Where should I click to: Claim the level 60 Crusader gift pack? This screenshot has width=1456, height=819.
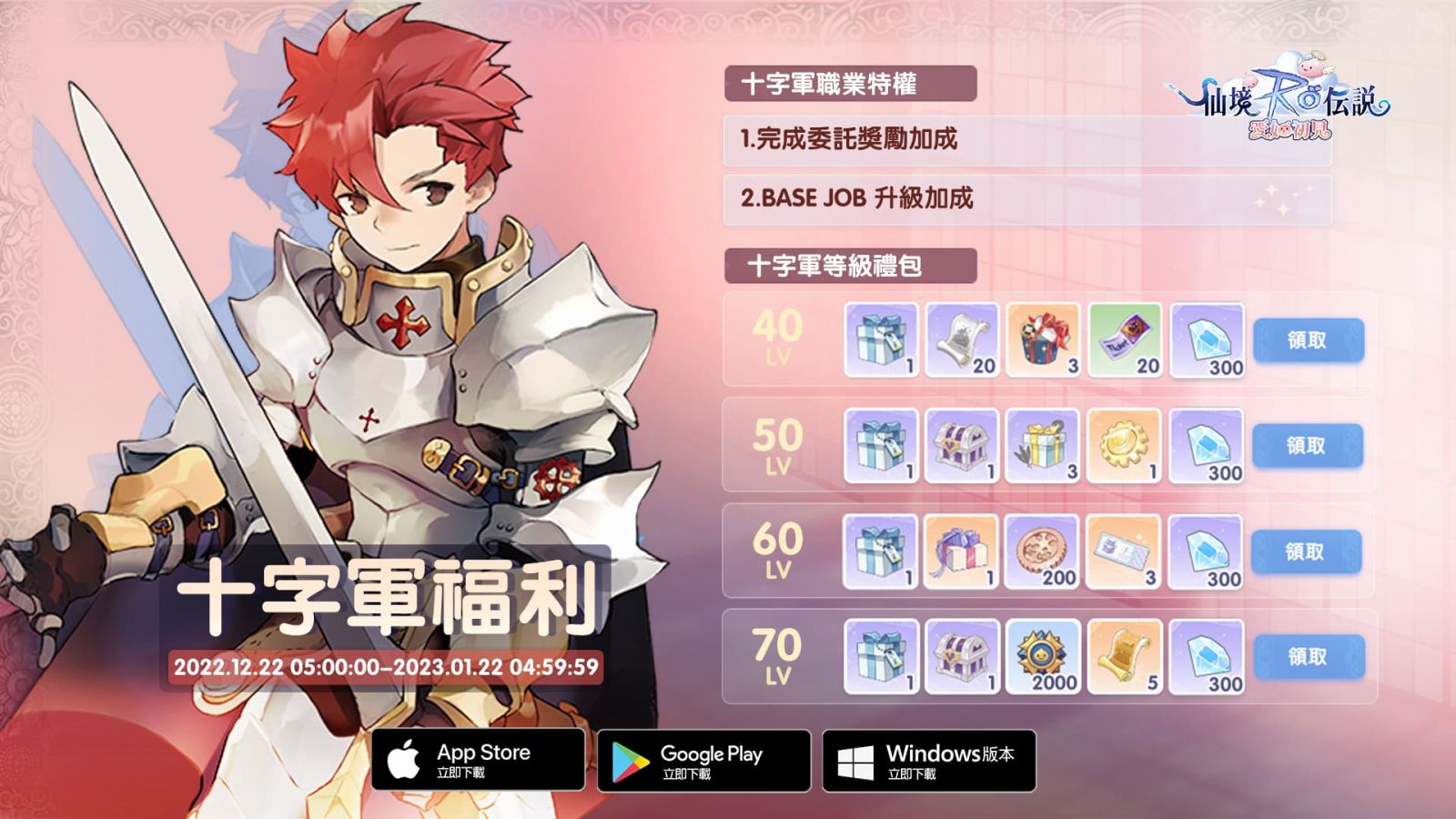click(x=1306, y=551)
